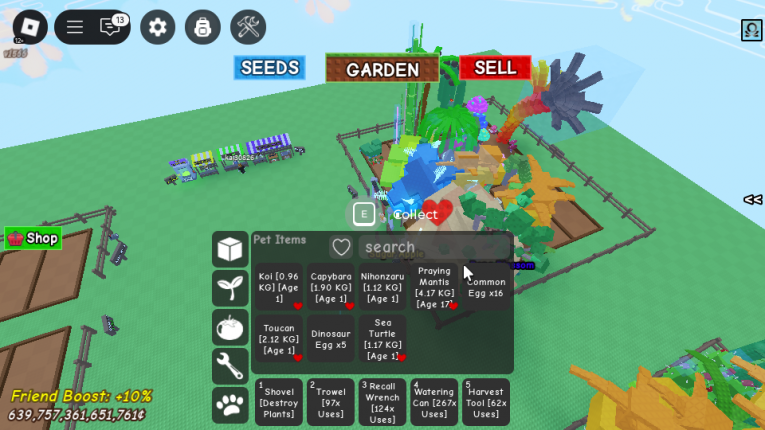Choose the tomato fruit category tab
The image size is (765, 430).
[x=230, y=327]
